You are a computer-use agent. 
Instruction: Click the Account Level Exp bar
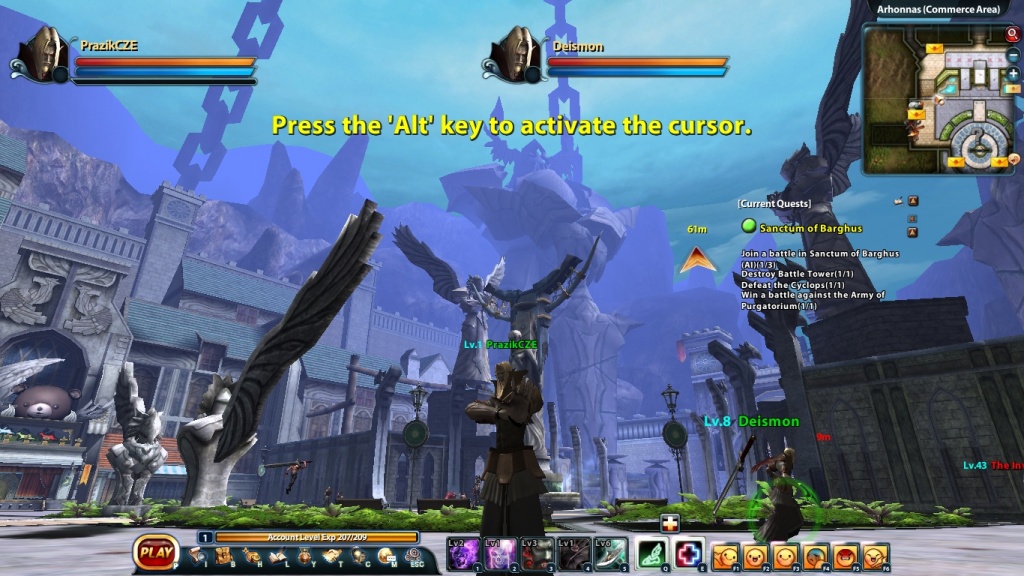(x=315, y=537)
